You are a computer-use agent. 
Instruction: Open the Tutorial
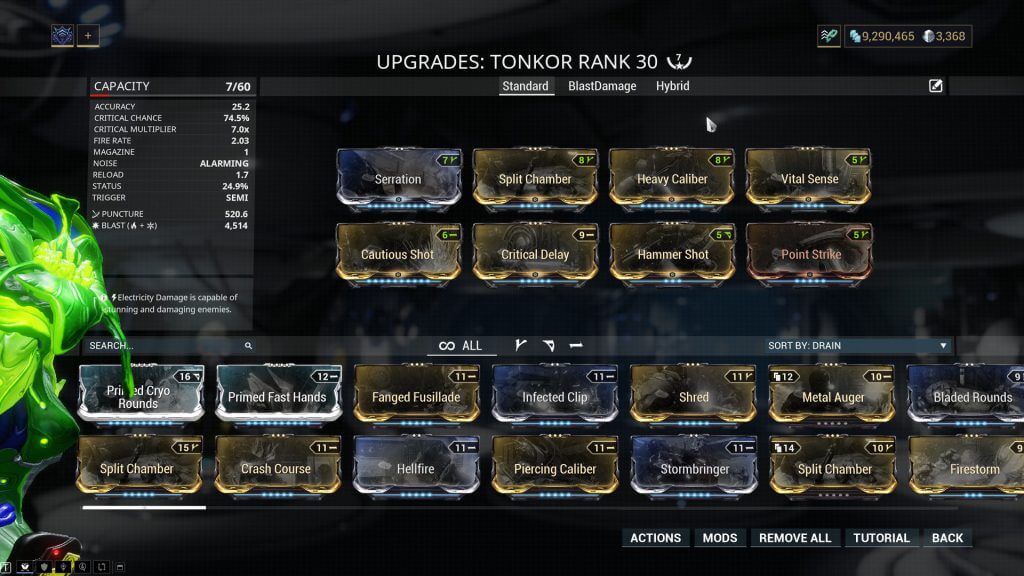pos(881,538)
